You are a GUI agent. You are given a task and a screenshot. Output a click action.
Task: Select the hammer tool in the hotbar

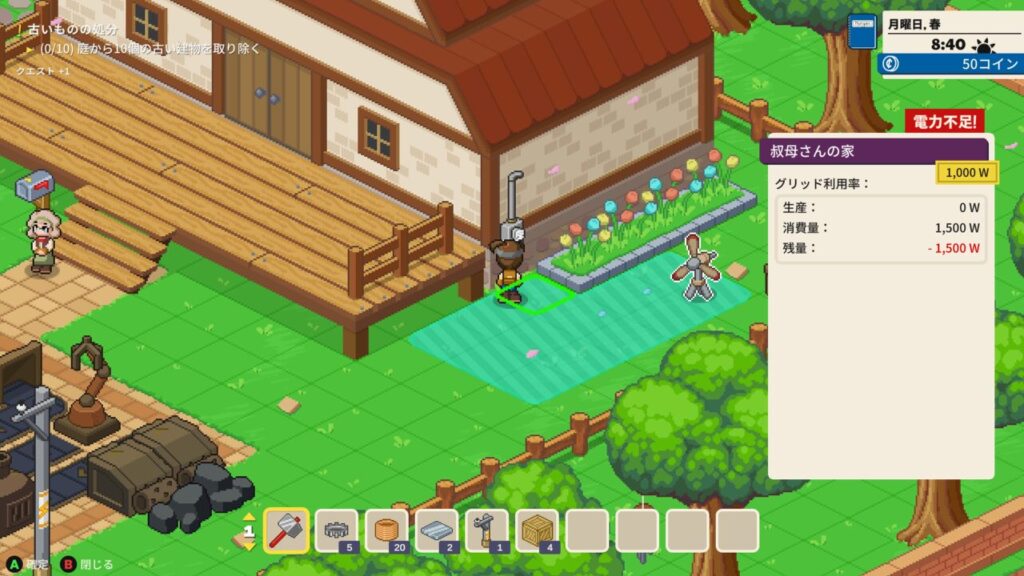coord(286,530)
